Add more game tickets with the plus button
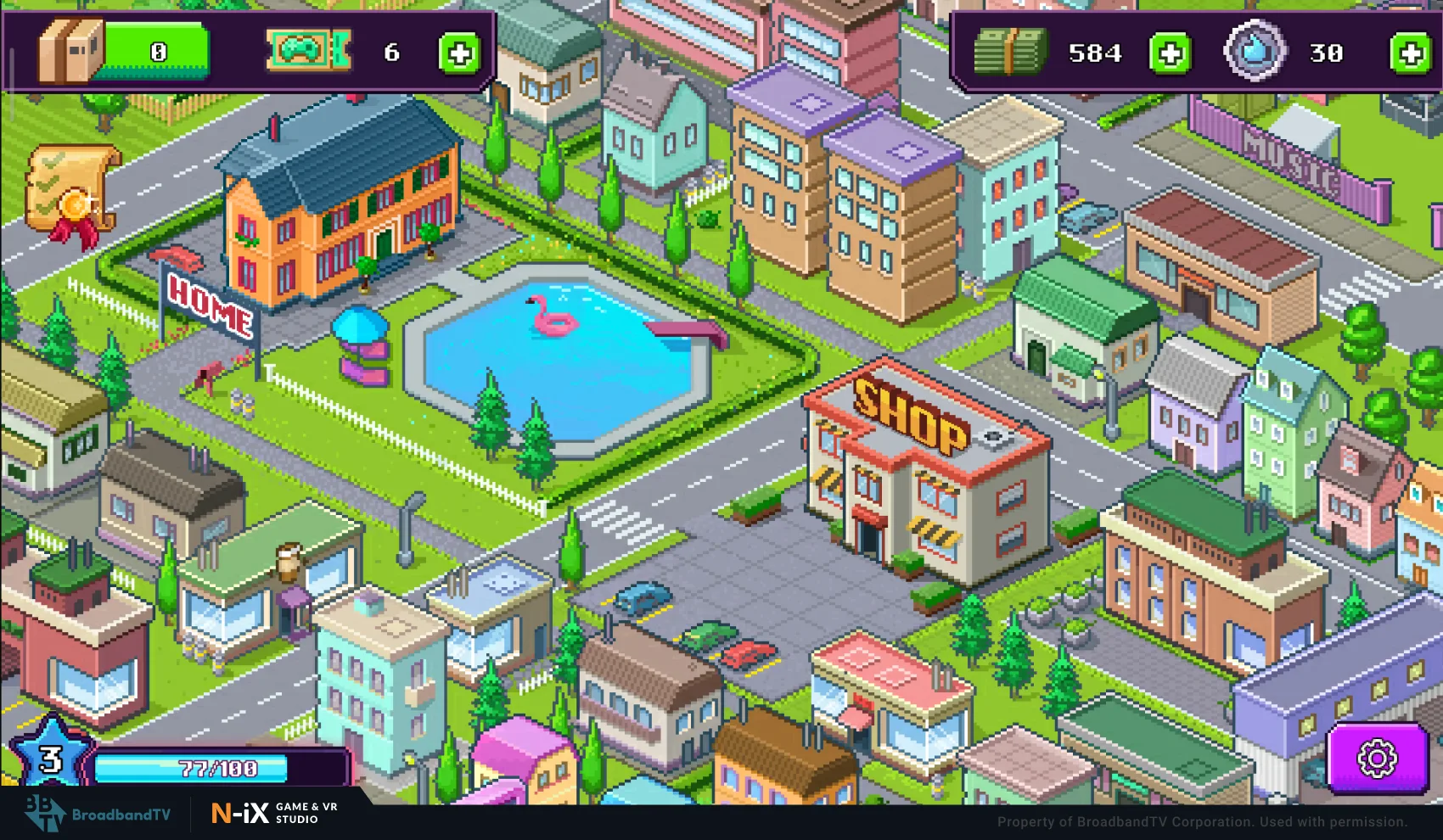The image size is (1443, 840). pyautogui.click(x=459, y=53)
